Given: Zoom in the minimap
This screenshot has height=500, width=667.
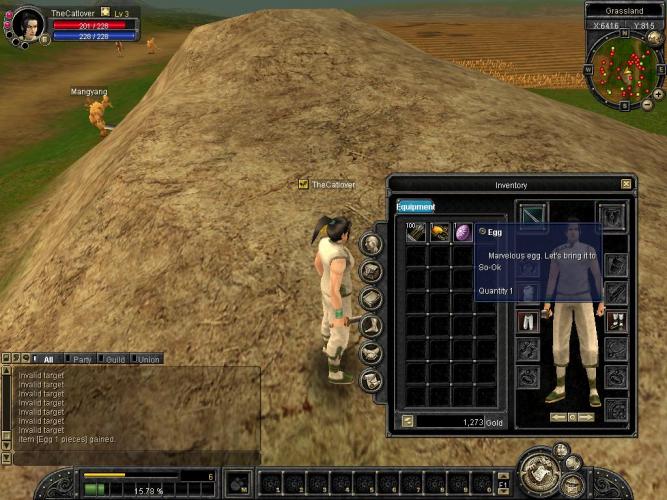Looking at the screenshot, I should pyautogui.click(x=658, y=93).
